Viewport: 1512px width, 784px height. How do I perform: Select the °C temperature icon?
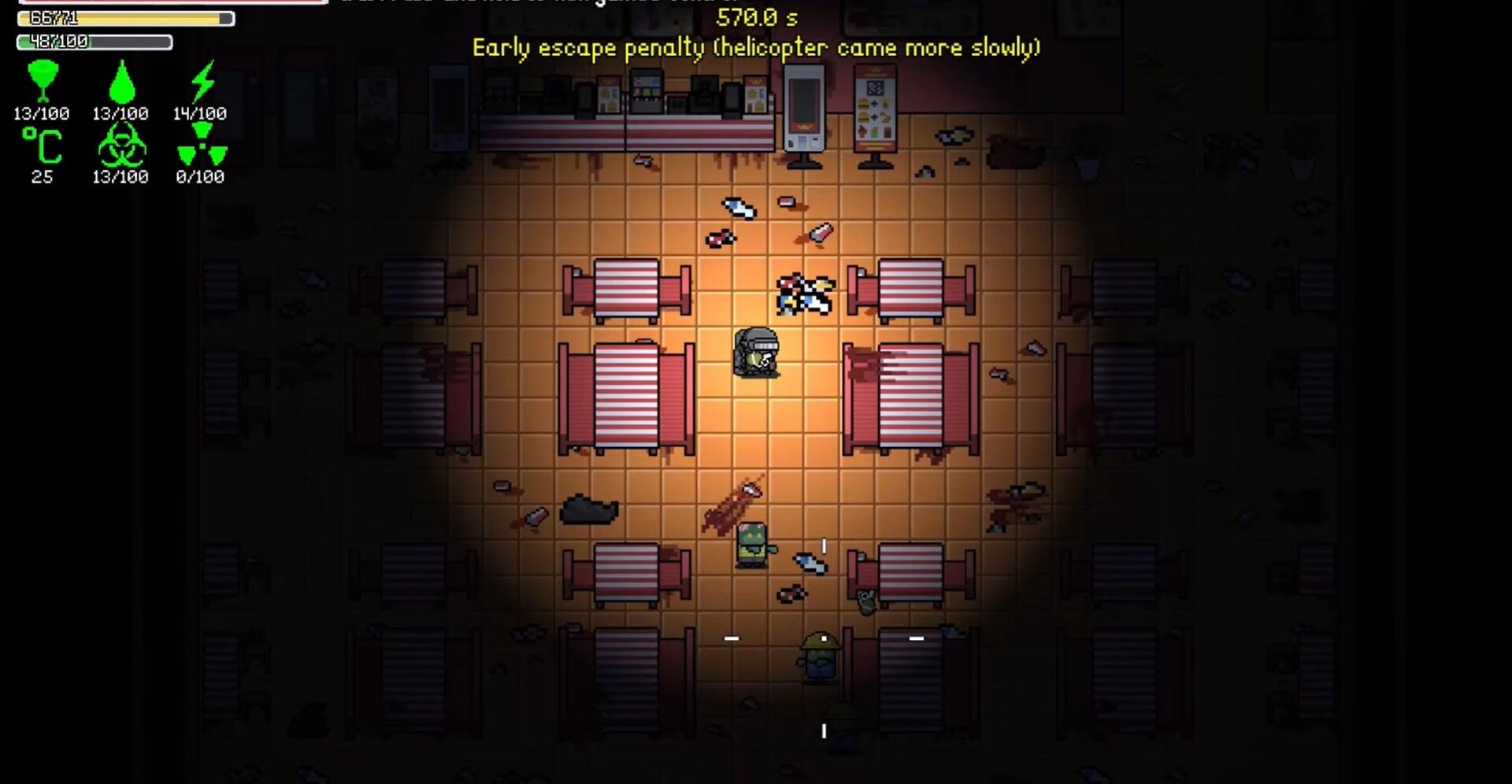42,146
